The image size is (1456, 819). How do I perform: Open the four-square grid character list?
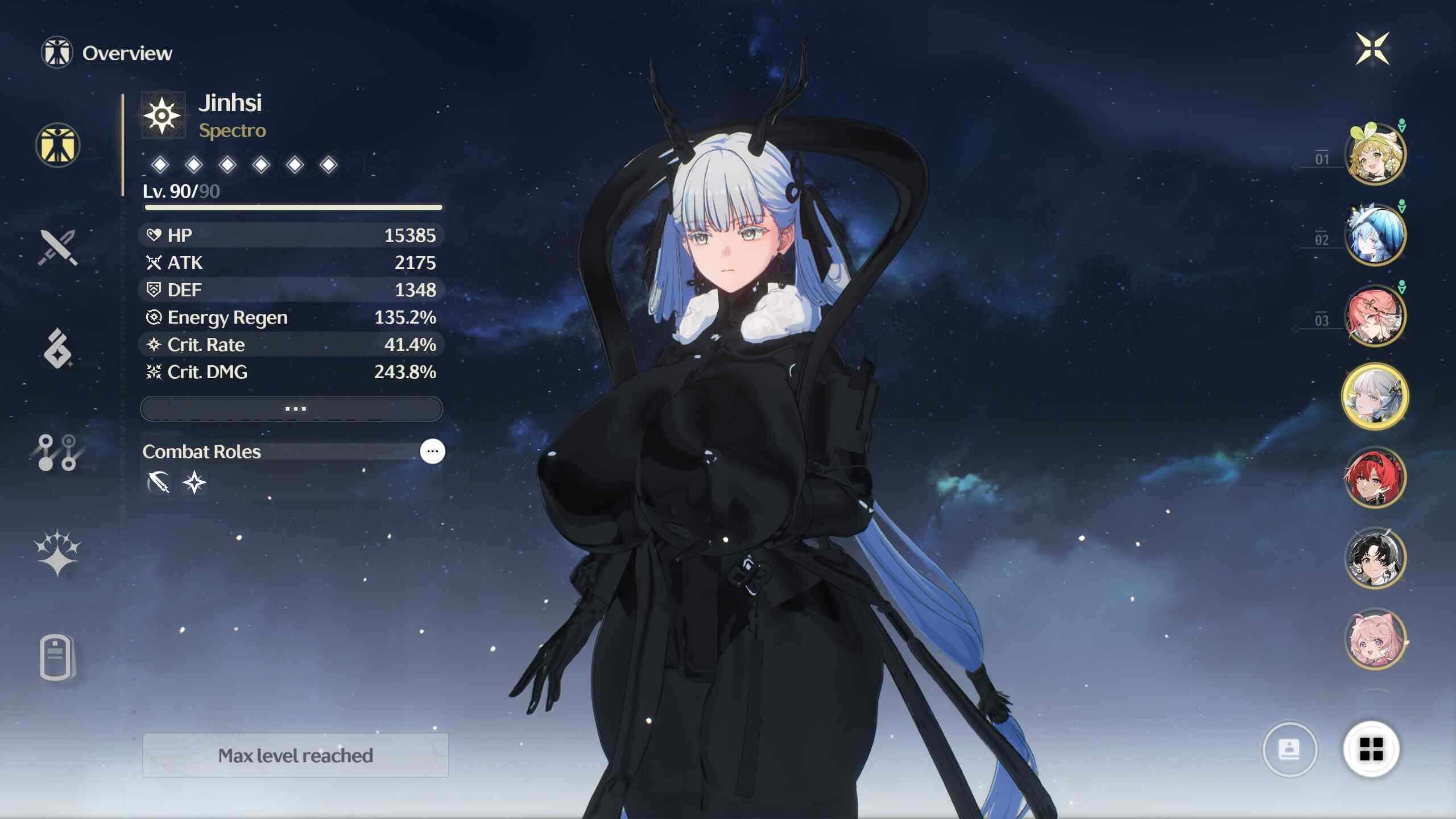[1371, 749]
